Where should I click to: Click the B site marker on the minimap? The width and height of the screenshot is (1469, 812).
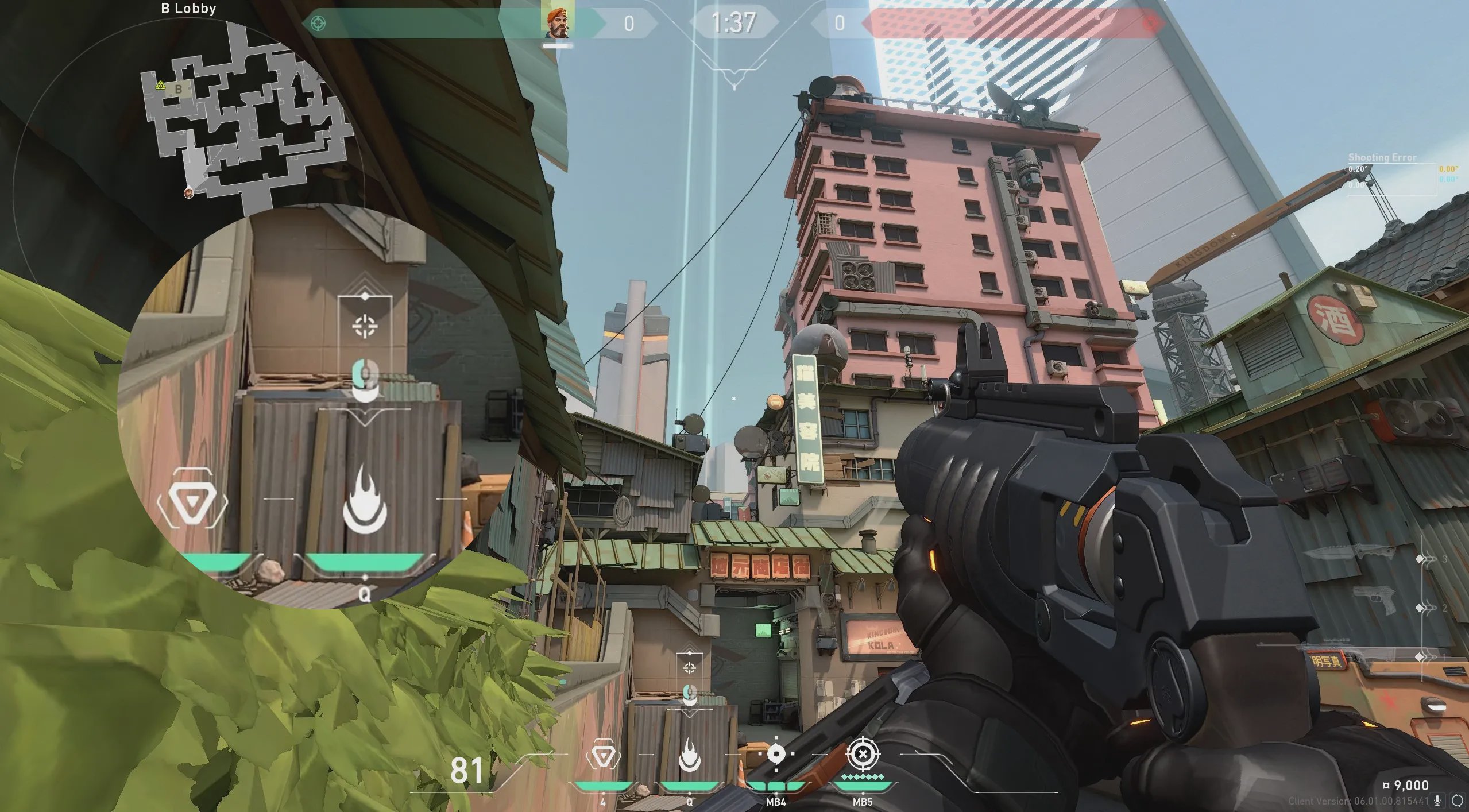[179, 89]
